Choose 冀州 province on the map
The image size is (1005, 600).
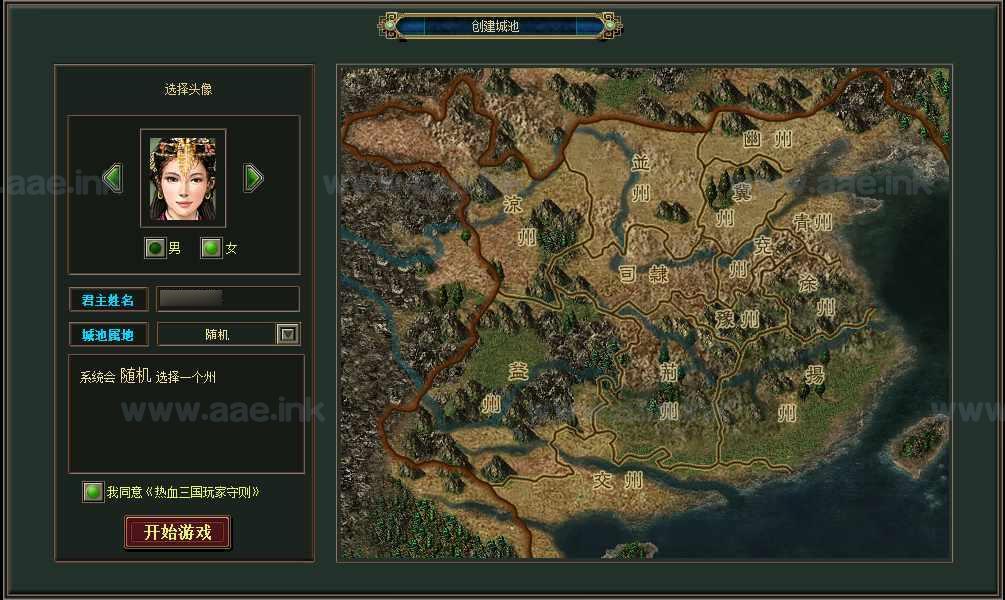[725, 200]
